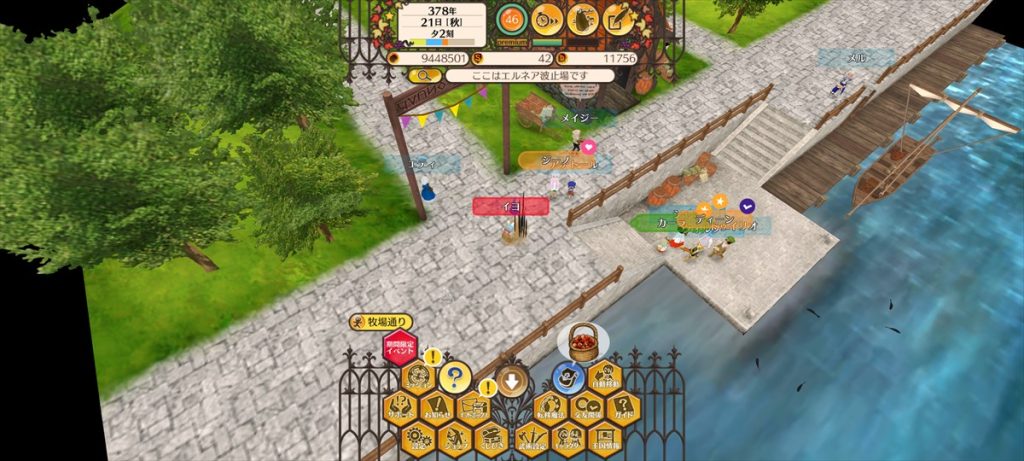Collapse the menu with the down-arrow button

(512, 380)
